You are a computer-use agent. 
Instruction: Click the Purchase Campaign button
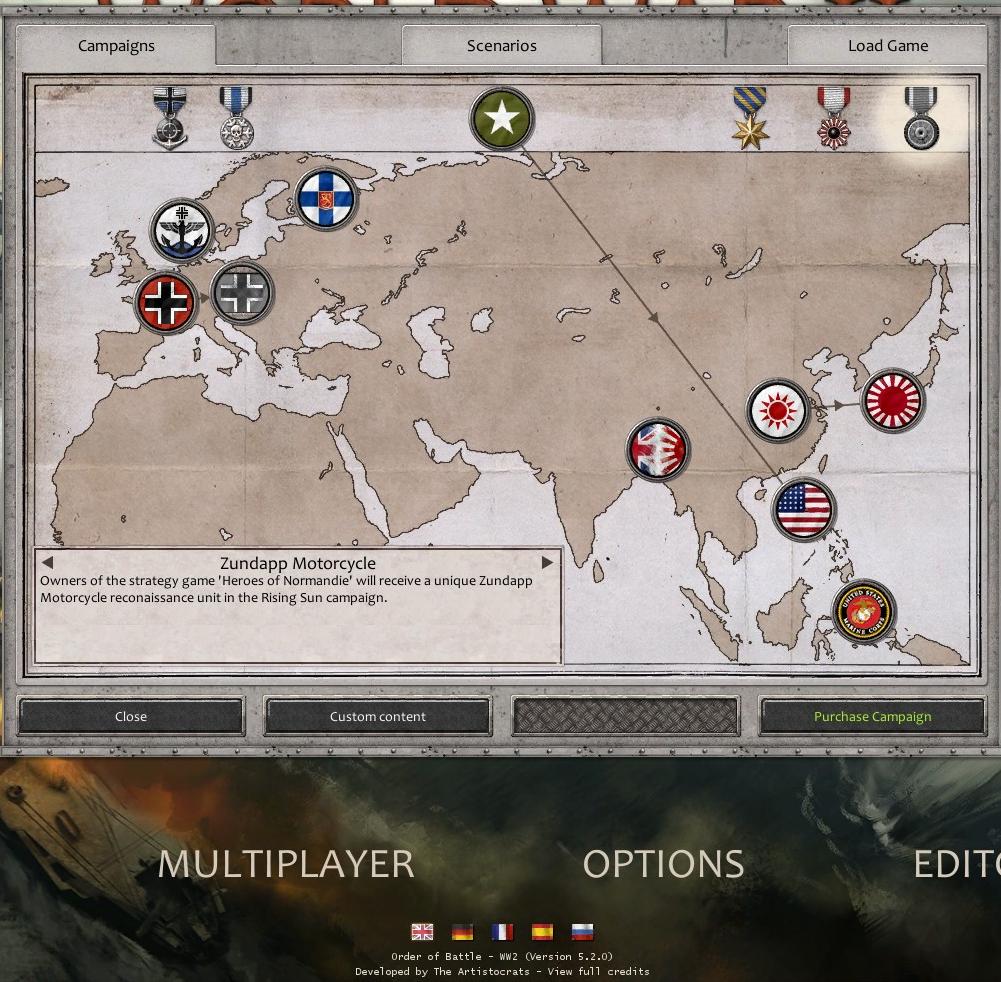(872, 716)
